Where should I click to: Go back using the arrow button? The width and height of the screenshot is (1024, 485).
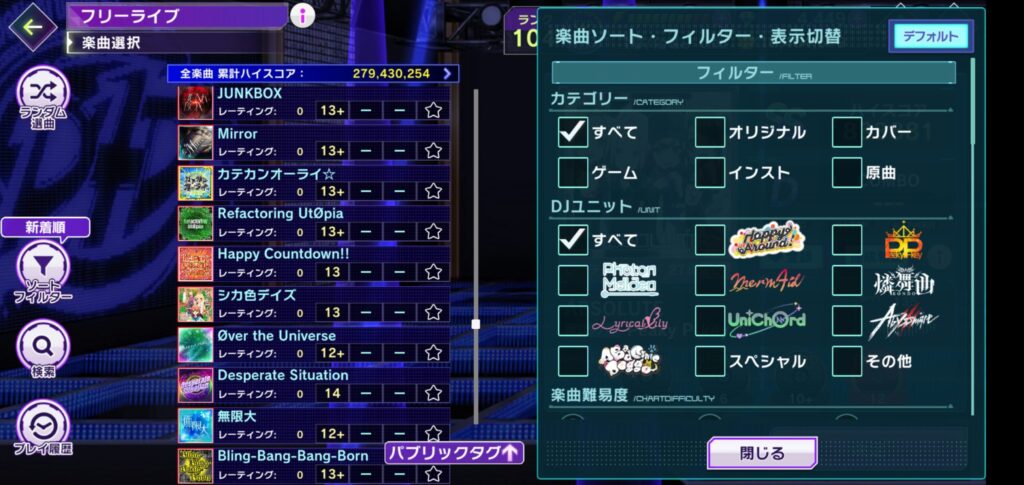point(33,26)
